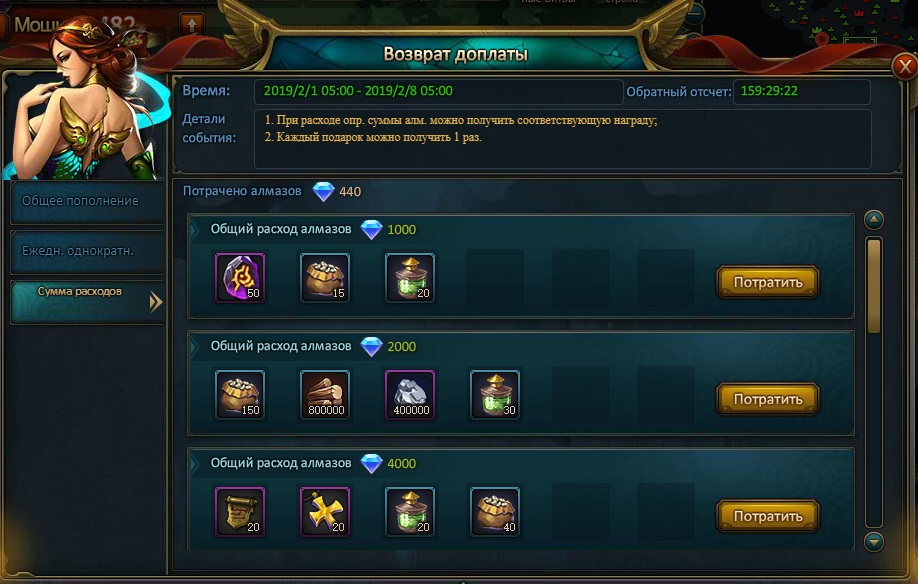Viewport: 918px width, 584px height.
Task: Select the sack reward with quantity 15
Action: [325, 278]
